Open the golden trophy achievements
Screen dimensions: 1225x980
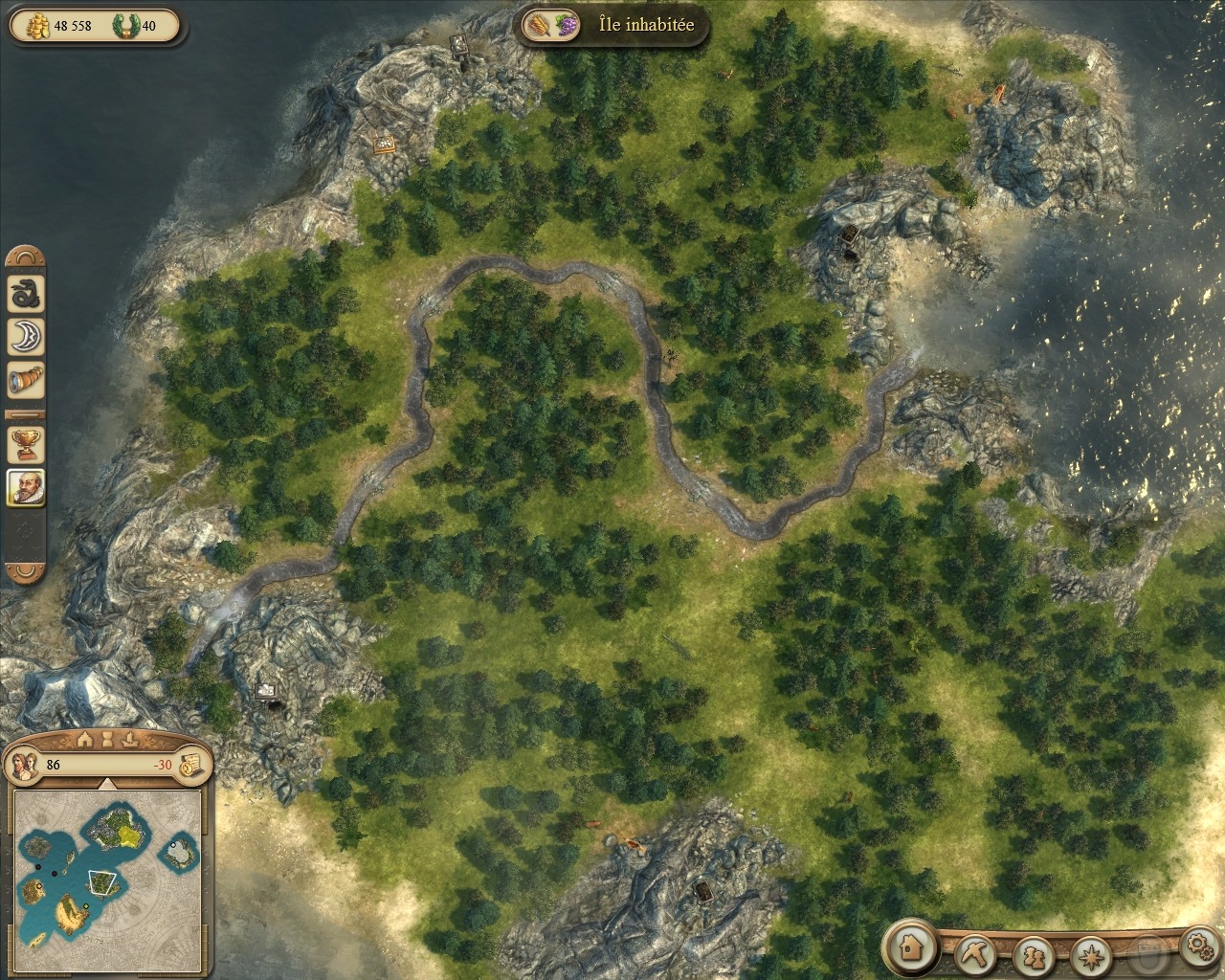click(26, 443)
